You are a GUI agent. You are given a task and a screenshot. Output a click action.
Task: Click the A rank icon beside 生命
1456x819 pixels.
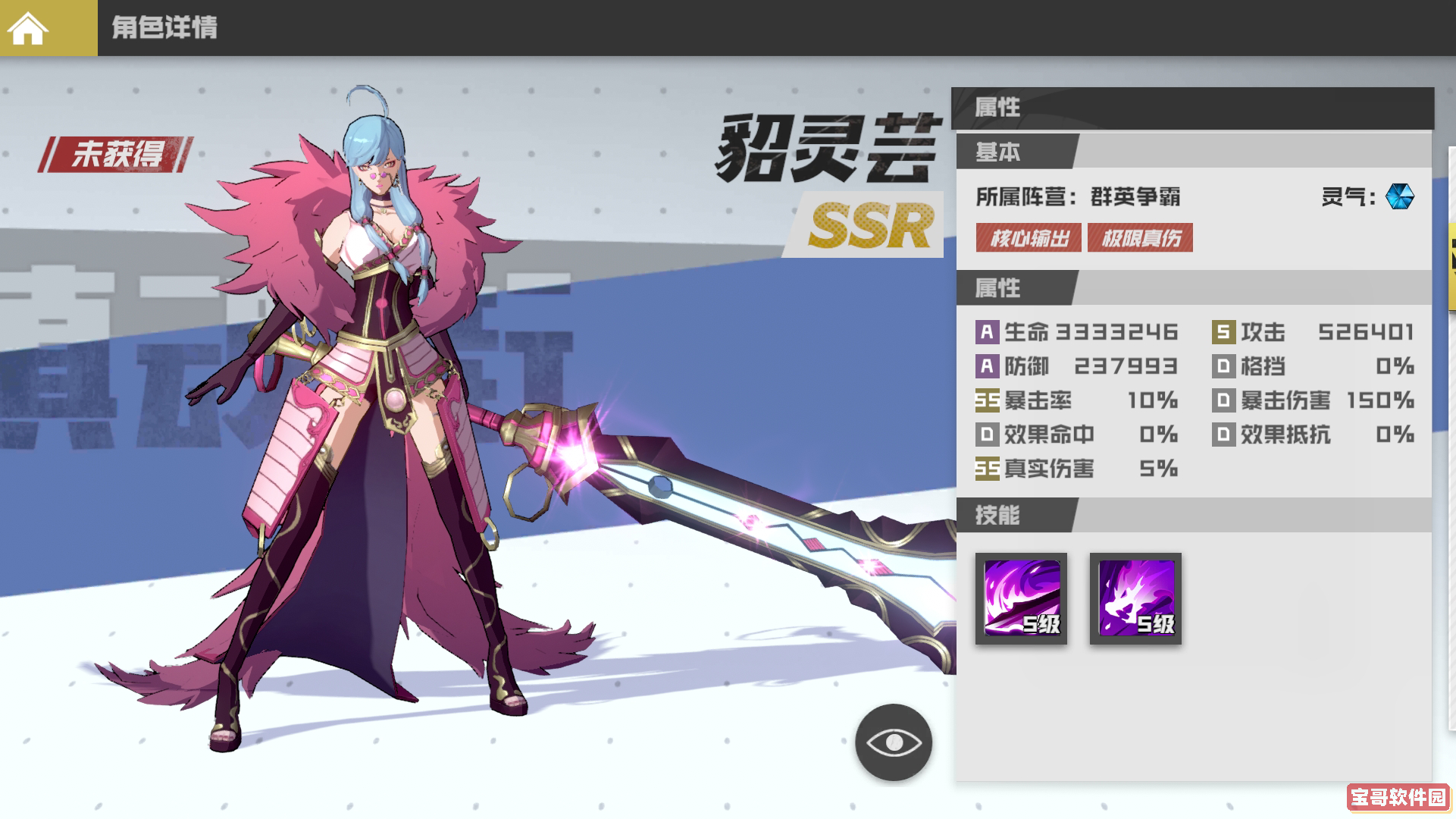point(987,331)
